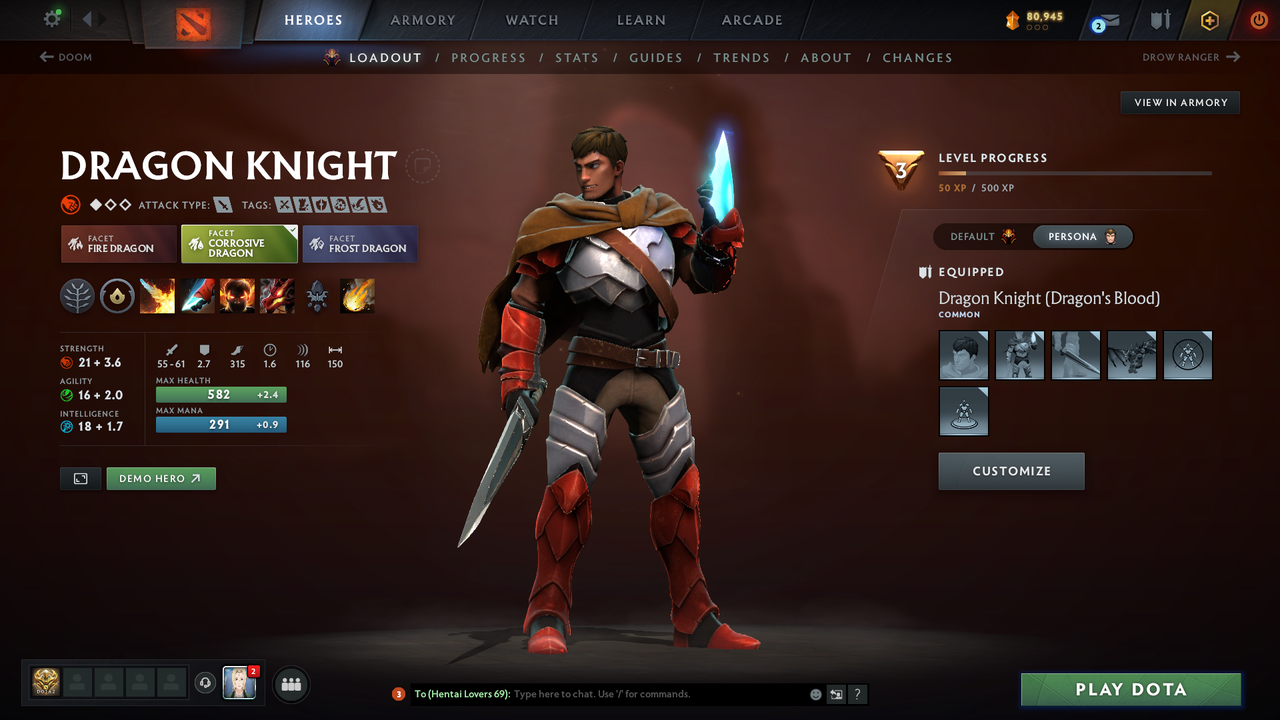Select the Persona appearance toggle
This screenshot has width=1280, height=720.
(x=1083, y=236)
